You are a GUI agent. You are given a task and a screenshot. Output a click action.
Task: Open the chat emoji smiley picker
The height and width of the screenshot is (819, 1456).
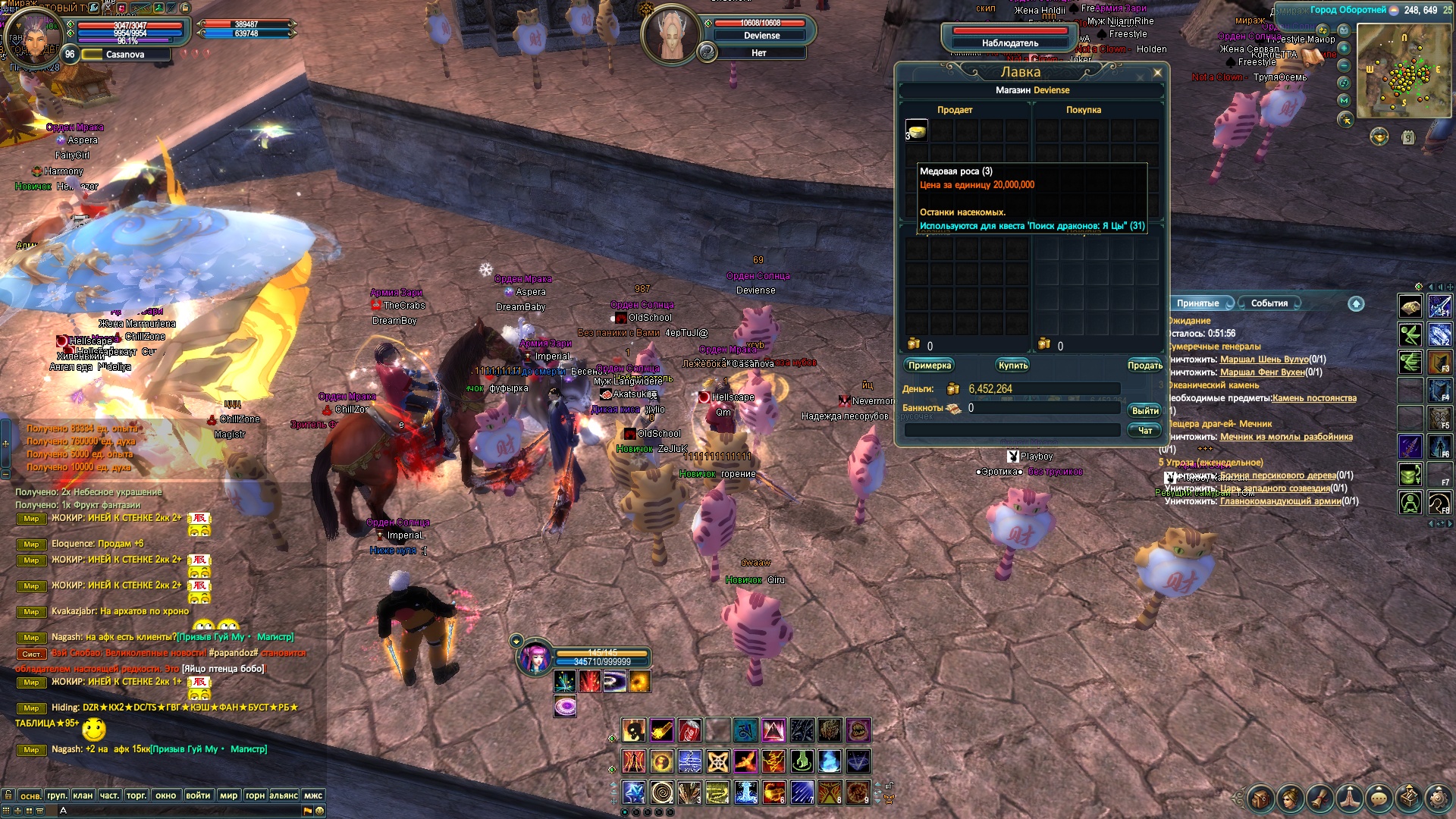click(x=320, y=811)
